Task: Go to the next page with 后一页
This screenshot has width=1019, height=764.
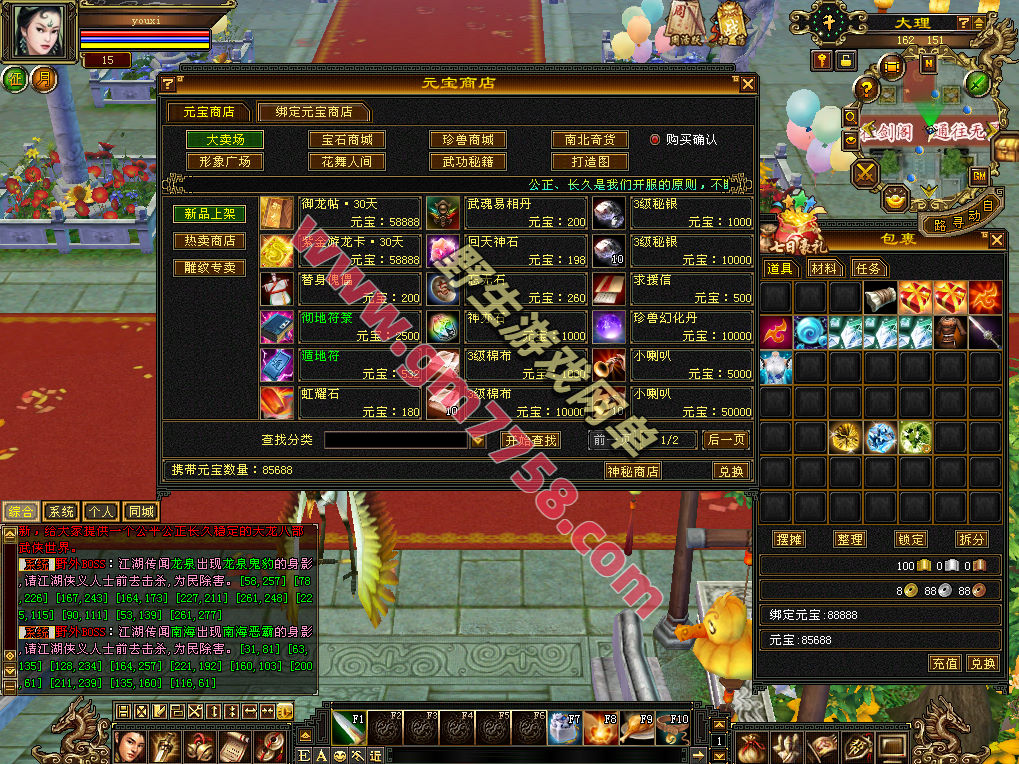Action: pos(726,440)
